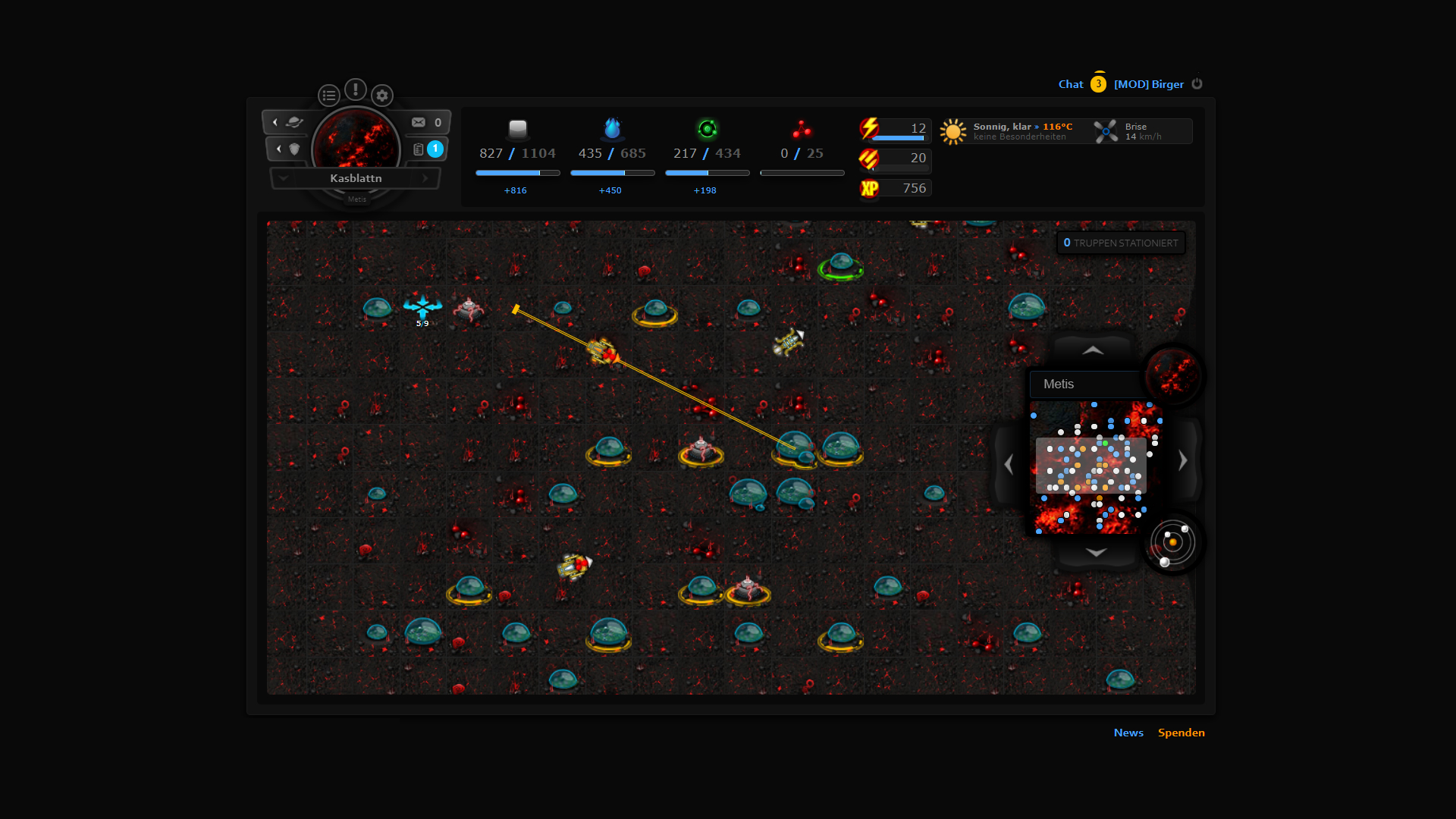
Task: Switch to next colony with right arrow beside Kasblattn
Action: pyautogui.click(x=425, y=178)
